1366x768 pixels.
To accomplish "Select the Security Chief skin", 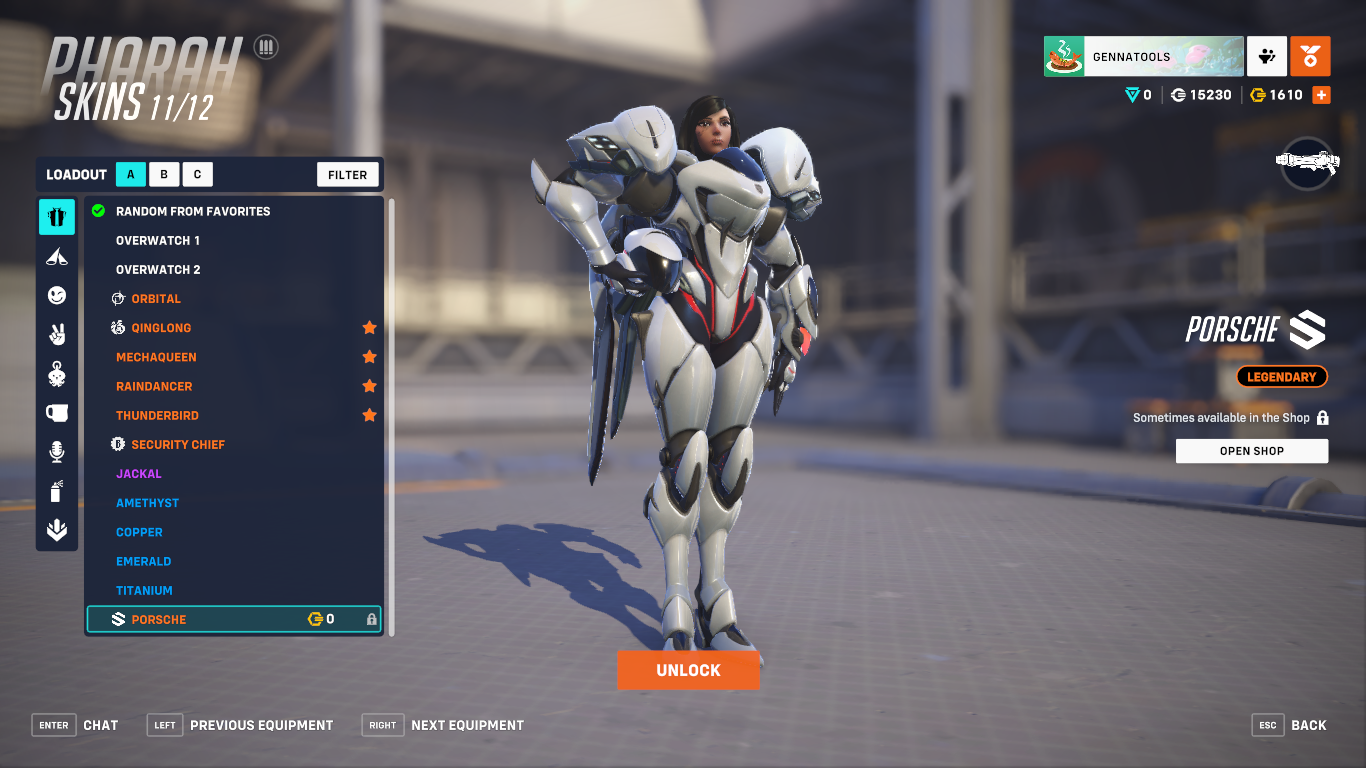I will coord(178,445).
